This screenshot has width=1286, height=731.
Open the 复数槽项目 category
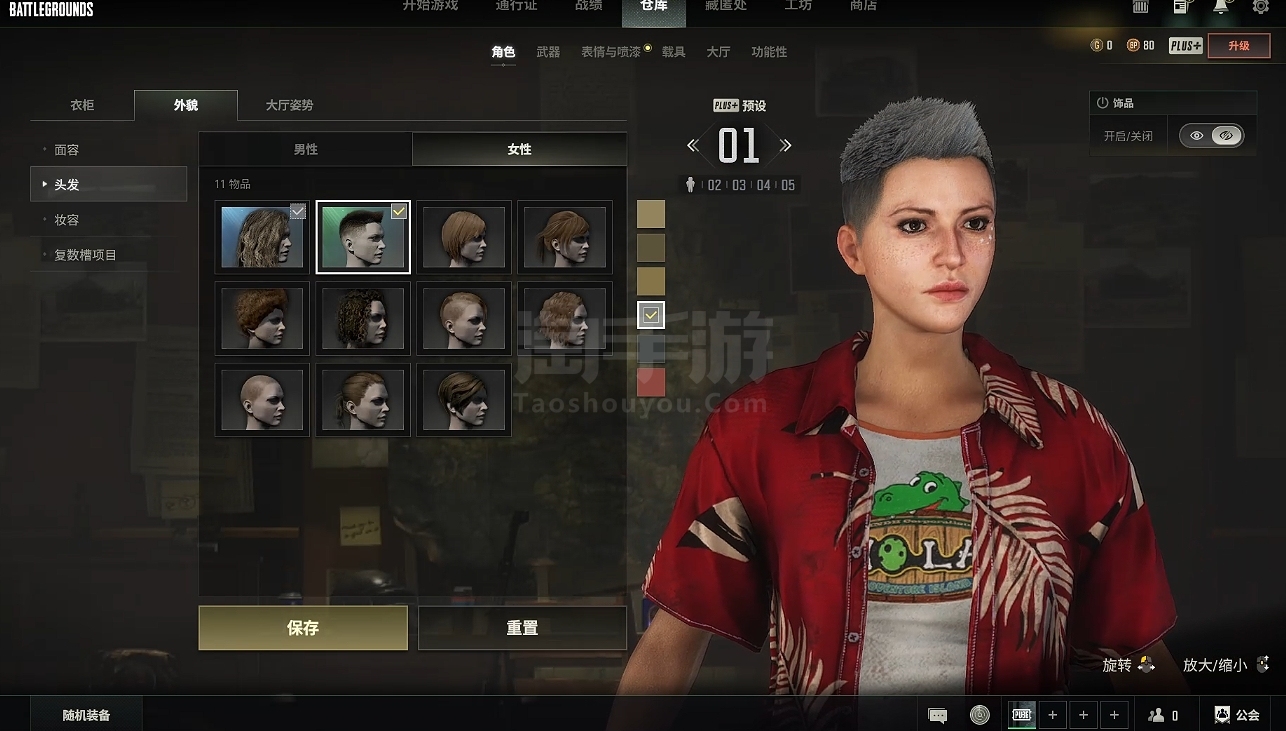pyautogui.click(x=85, y=255)
